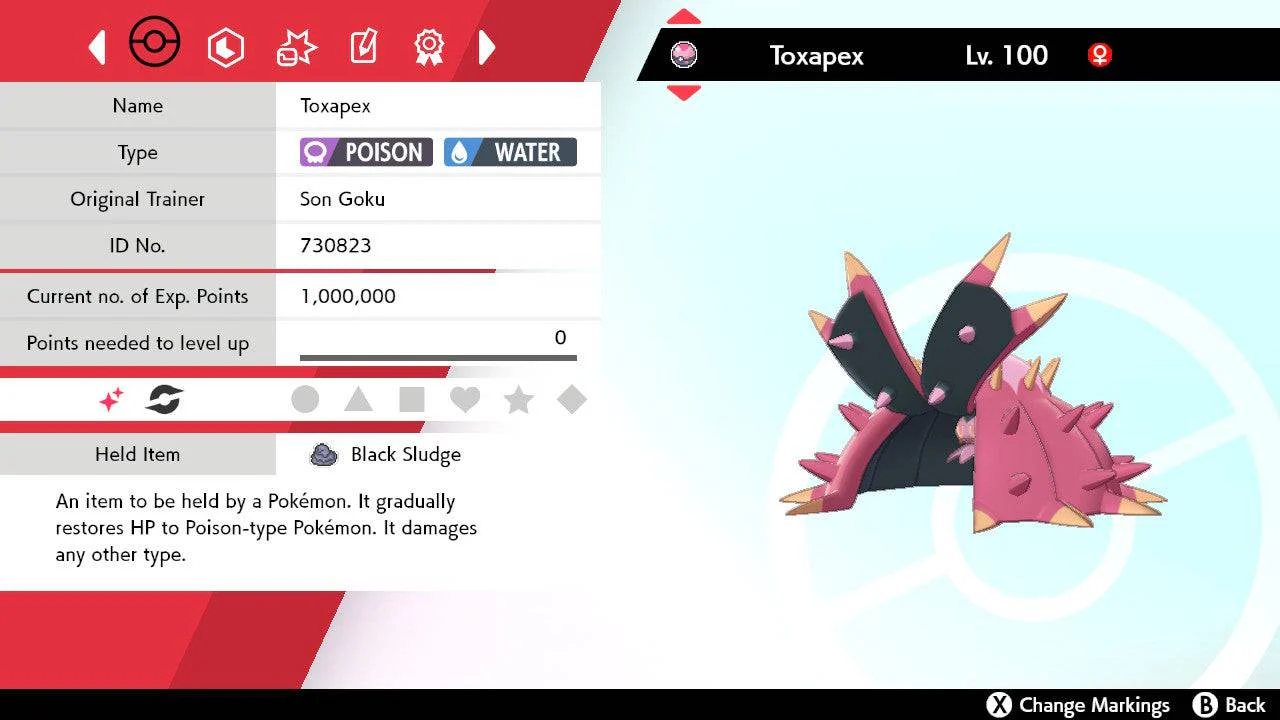Screen dimensions: 1280x720
Task: Open the battle moves tab
Action: pyautogui.click(x=296, y=47)
